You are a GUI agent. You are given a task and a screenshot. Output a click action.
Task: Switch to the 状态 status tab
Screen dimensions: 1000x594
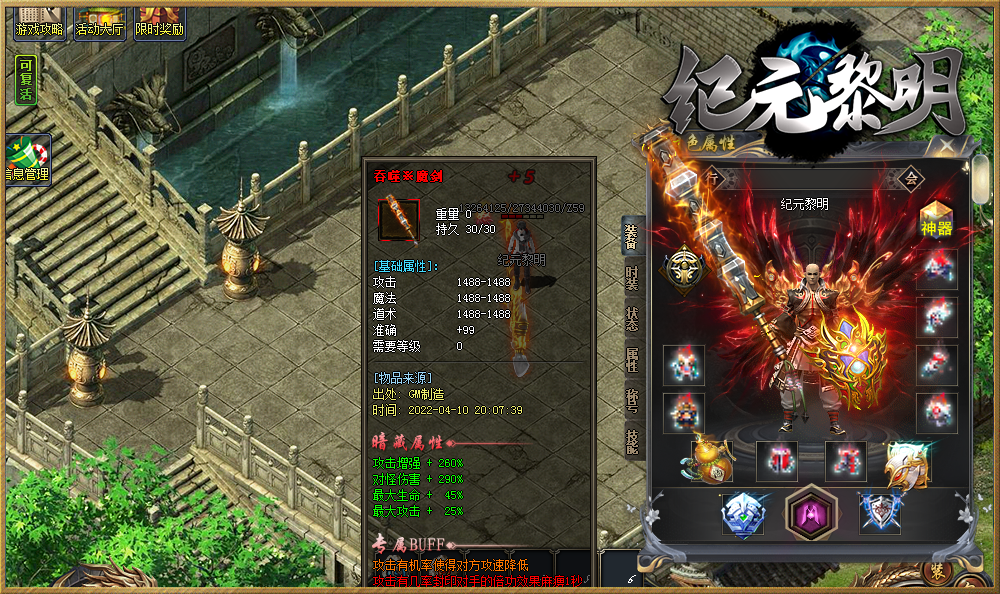point(632,320)
